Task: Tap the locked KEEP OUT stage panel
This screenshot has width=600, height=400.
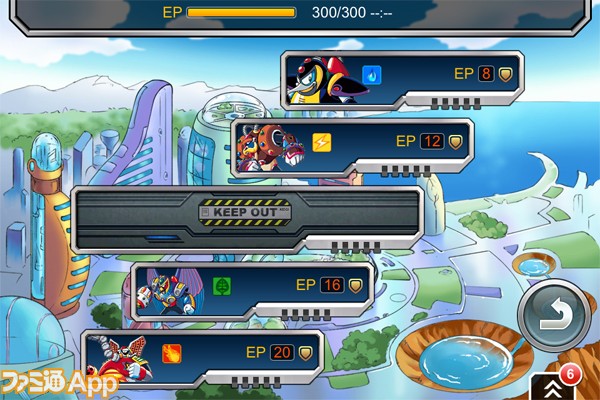Action: (x=248, y=214)
